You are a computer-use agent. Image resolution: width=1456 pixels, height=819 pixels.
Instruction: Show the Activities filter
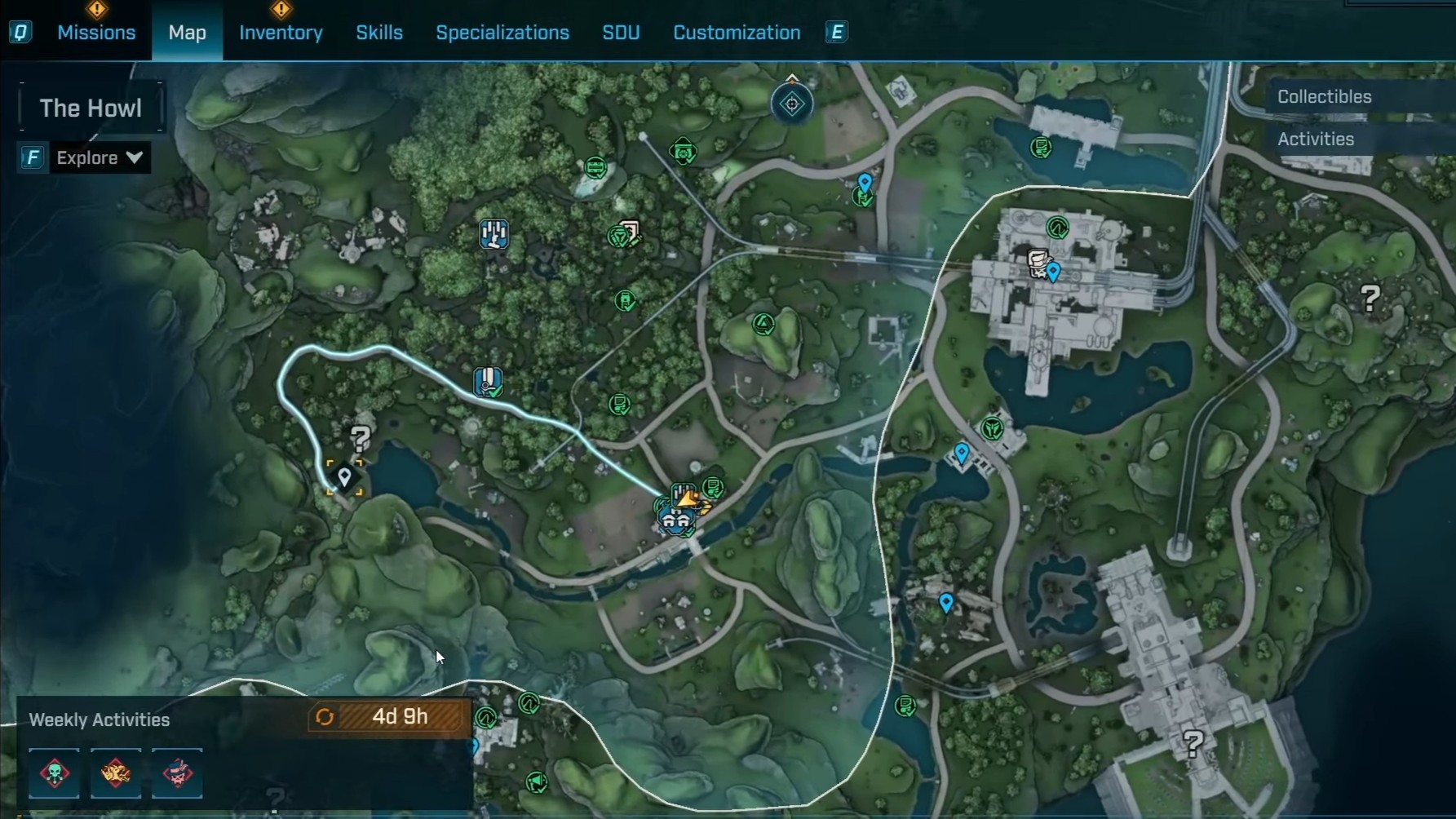pos(1315,139)
